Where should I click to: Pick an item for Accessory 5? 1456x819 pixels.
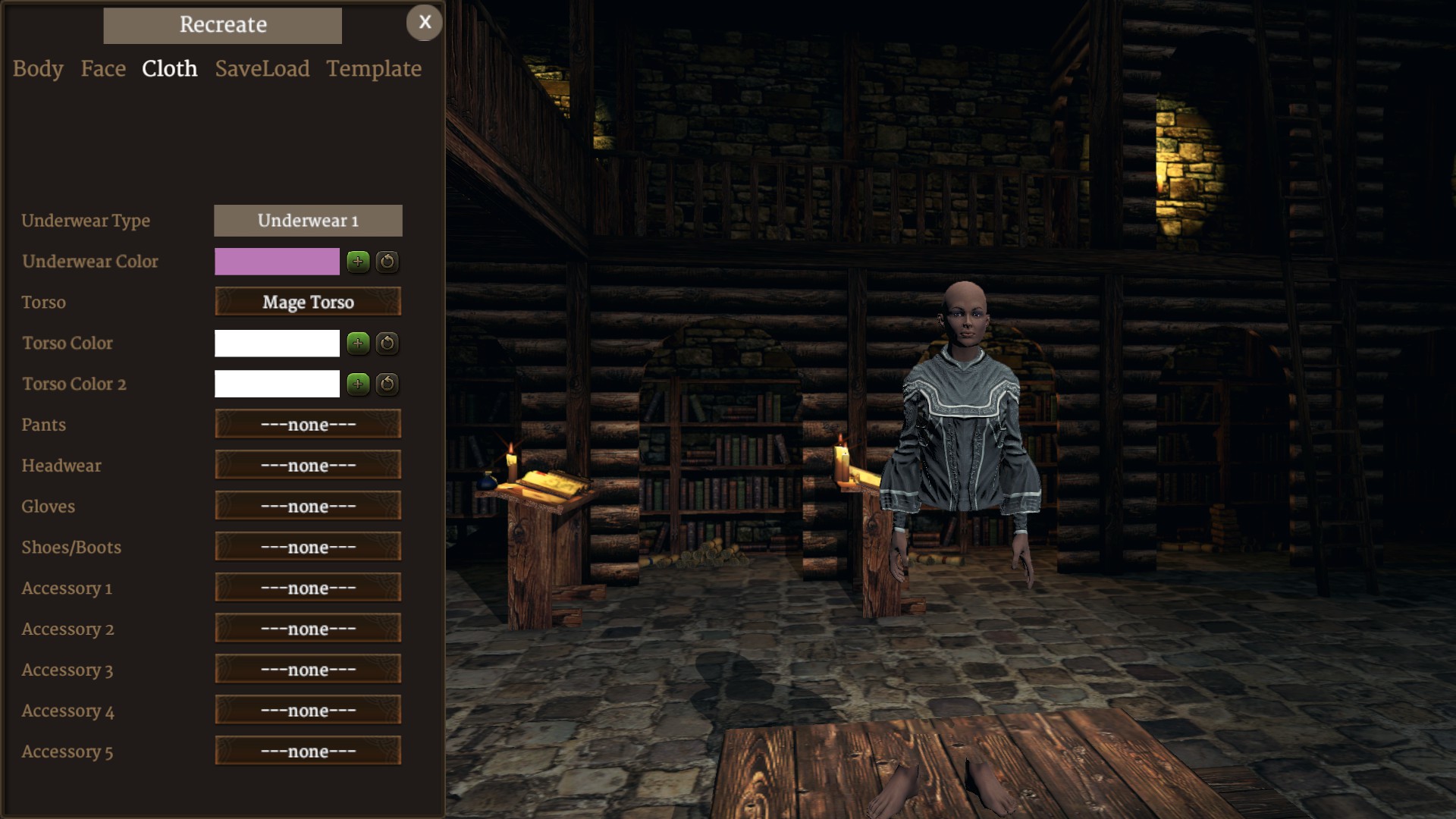pyautogui.click(x=308, y=752)
